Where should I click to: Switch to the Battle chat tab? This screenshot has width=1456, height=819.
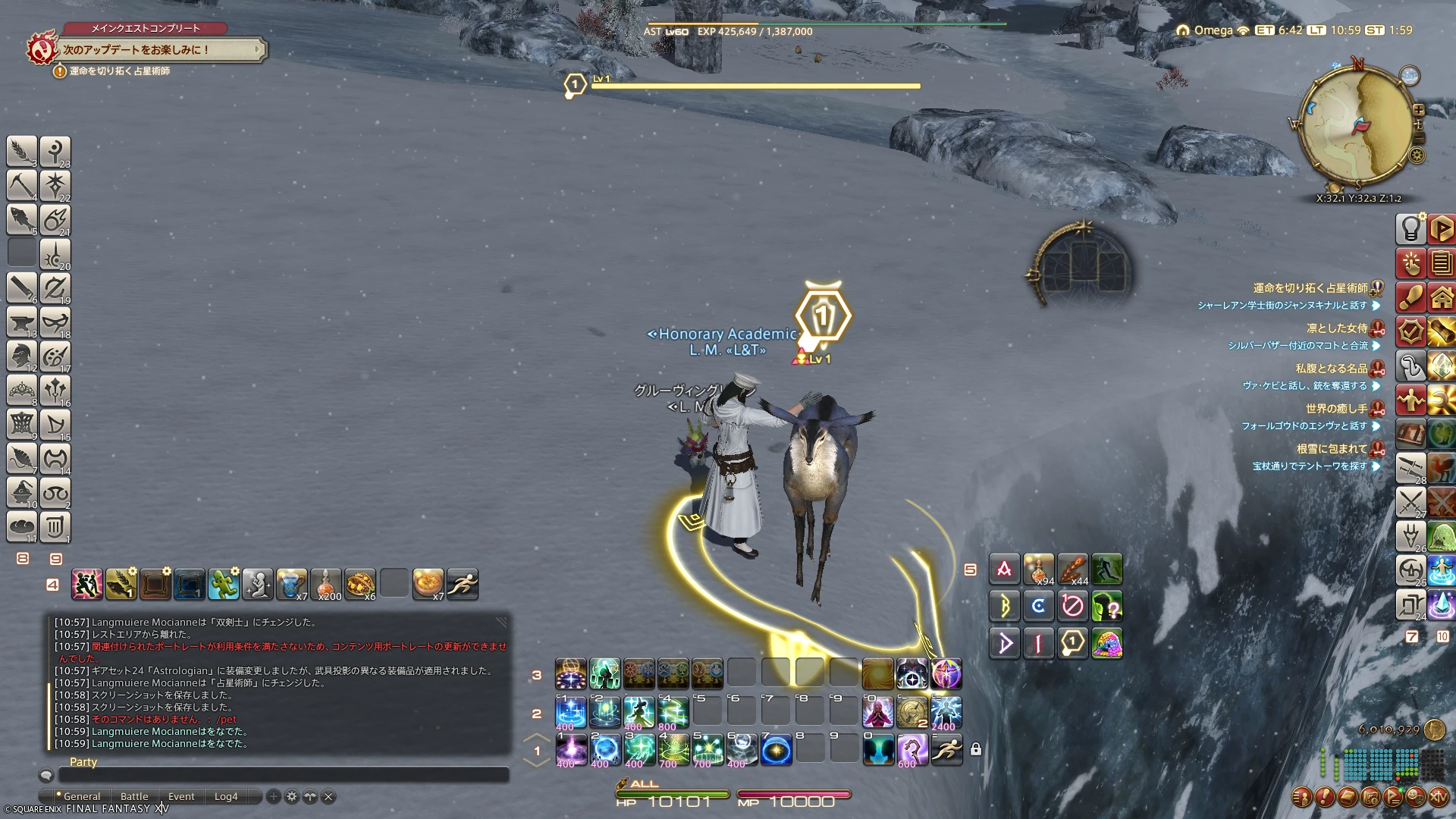pyautogui.click(x=134, y=796)
